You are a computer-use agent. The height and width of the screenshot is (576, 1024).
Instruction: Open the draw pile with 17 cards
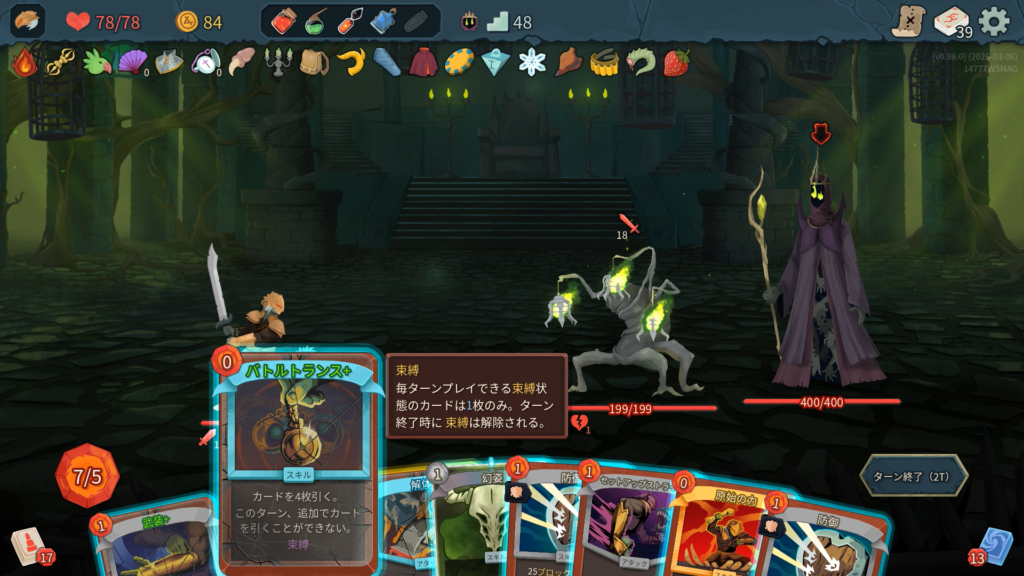point(30,545)
